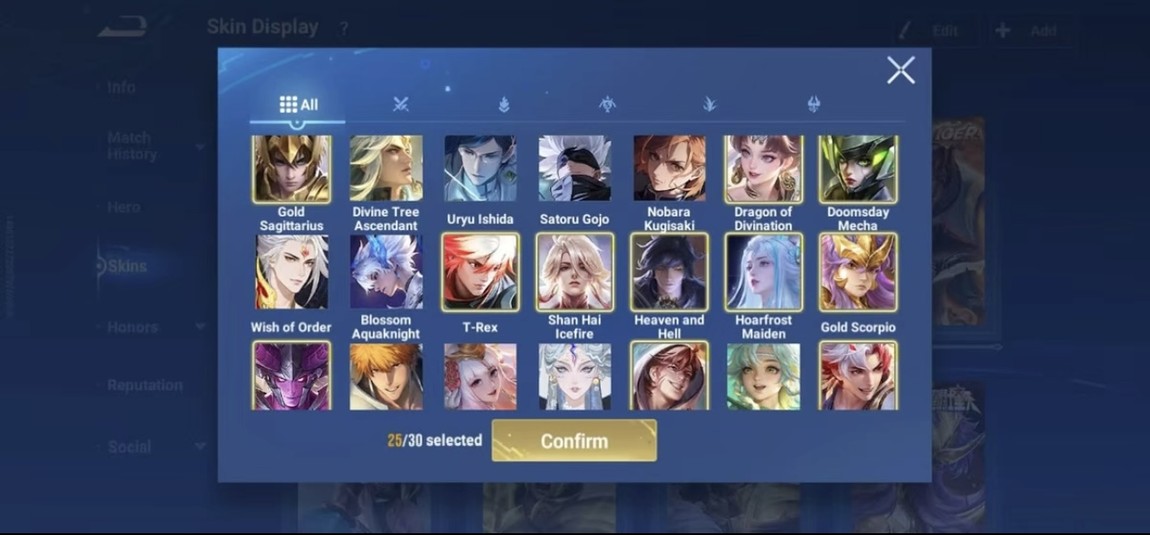The height and width of the screenshot is (535, 1150).
Task: Switch to the All skins tab
Action: [x=298, y=105]
